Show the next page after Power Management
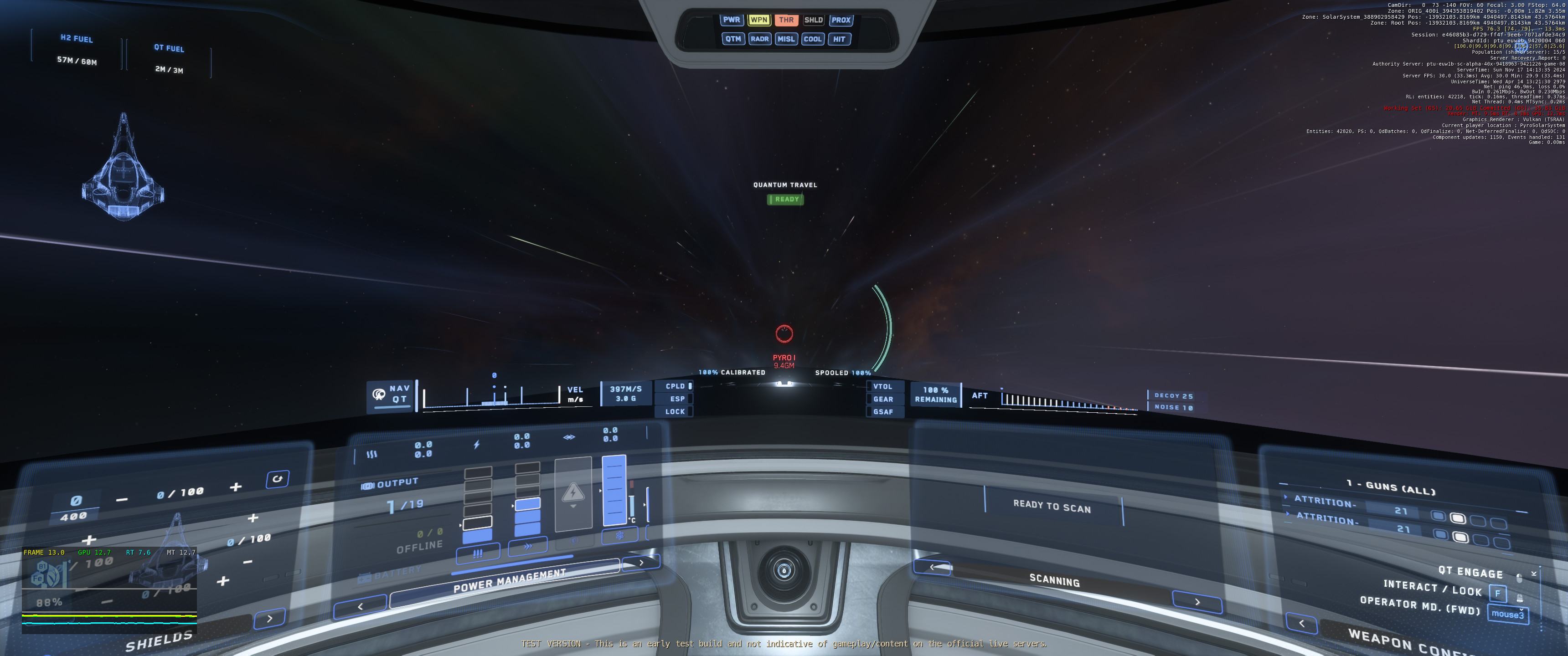 point(641,562)
